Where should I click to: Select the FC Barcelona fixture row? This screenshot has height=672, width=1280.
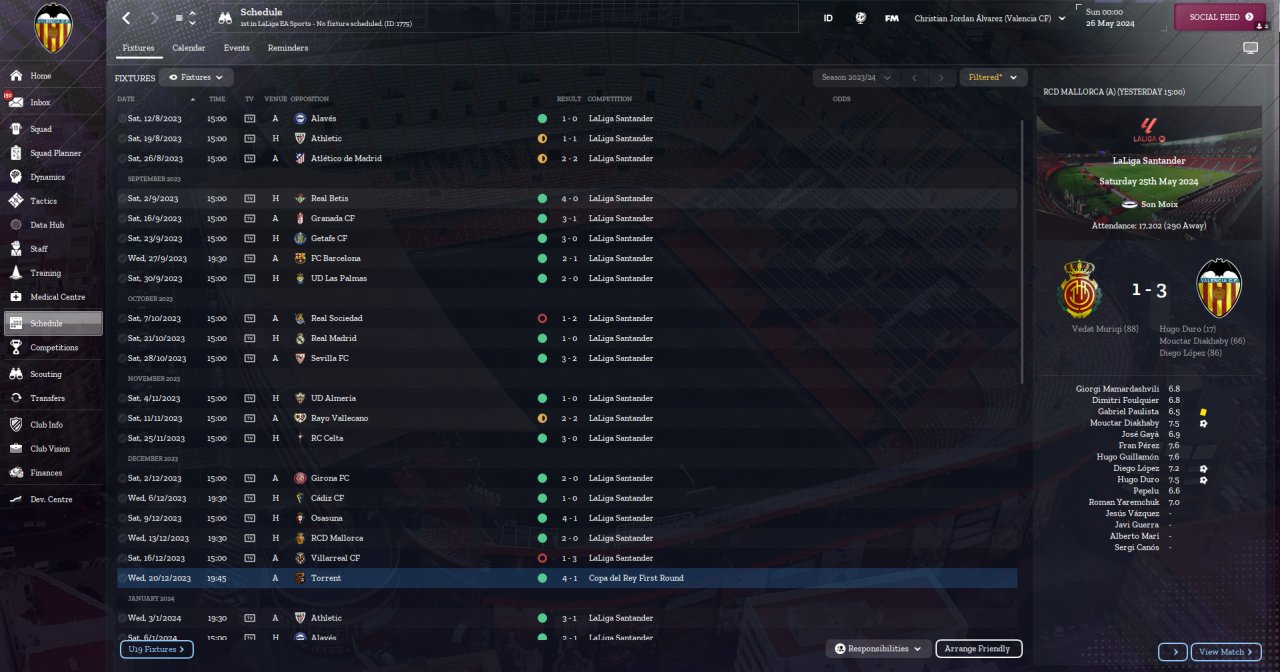(x=566, y=258)
